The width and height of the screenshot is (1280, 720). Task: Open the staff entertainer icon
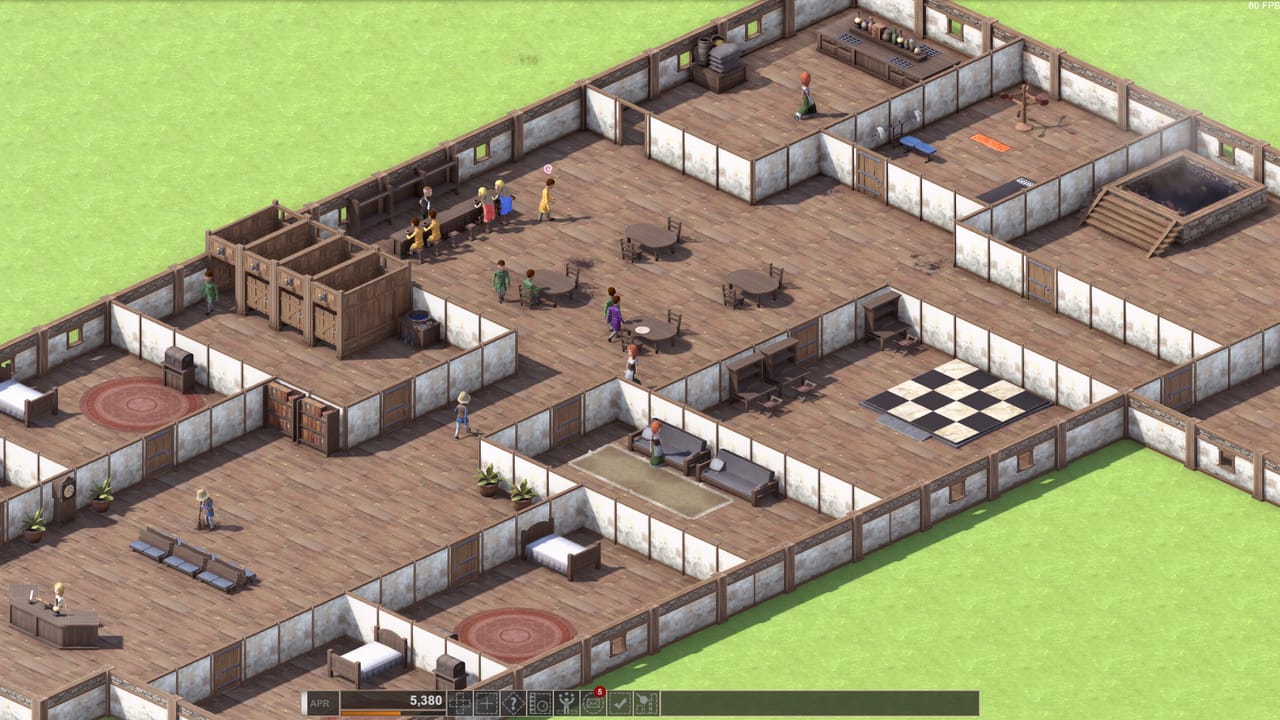click(565, 702)
